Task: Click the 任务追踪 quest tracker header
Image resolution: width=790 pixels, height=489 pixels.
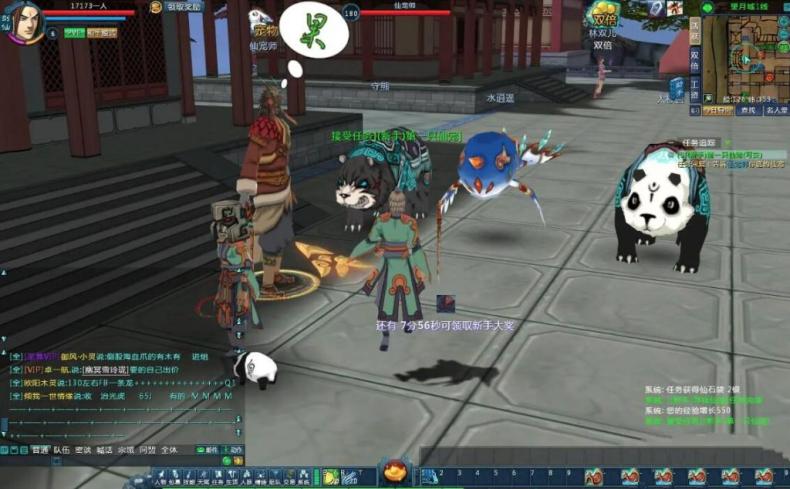Action: point(702,143)
